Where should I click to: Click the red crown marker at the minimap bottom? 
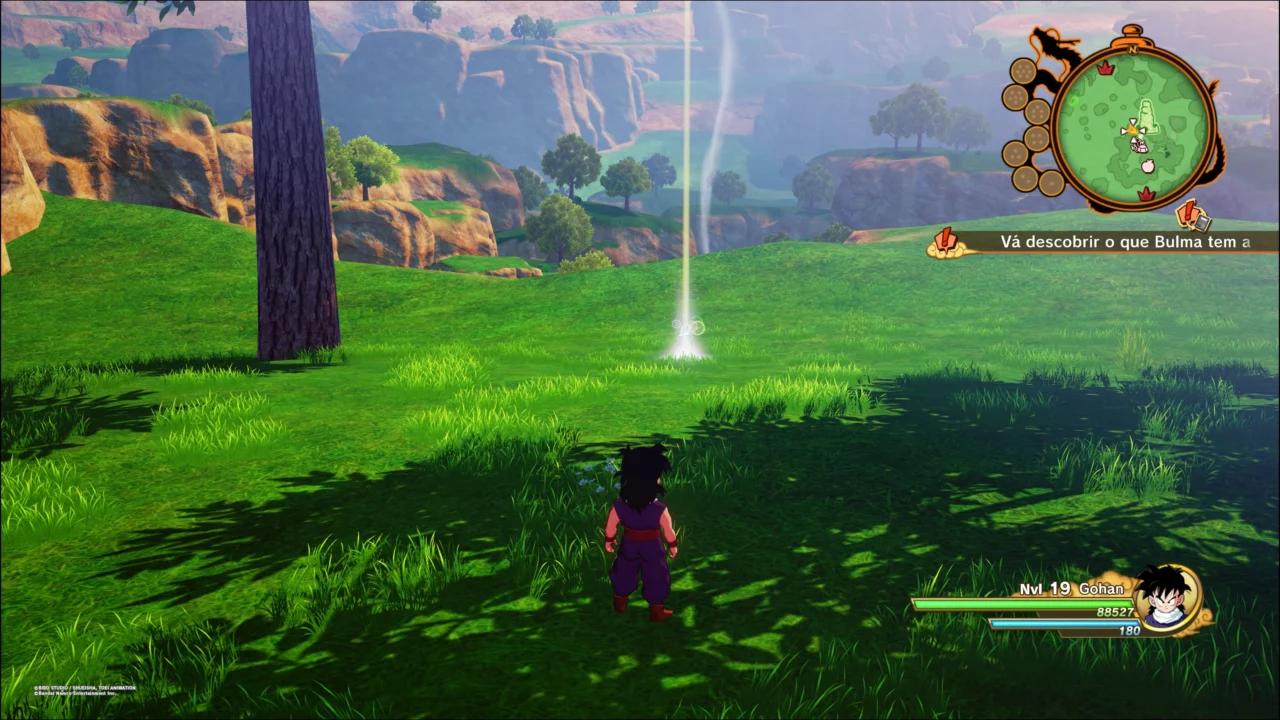pos(1147,193)
